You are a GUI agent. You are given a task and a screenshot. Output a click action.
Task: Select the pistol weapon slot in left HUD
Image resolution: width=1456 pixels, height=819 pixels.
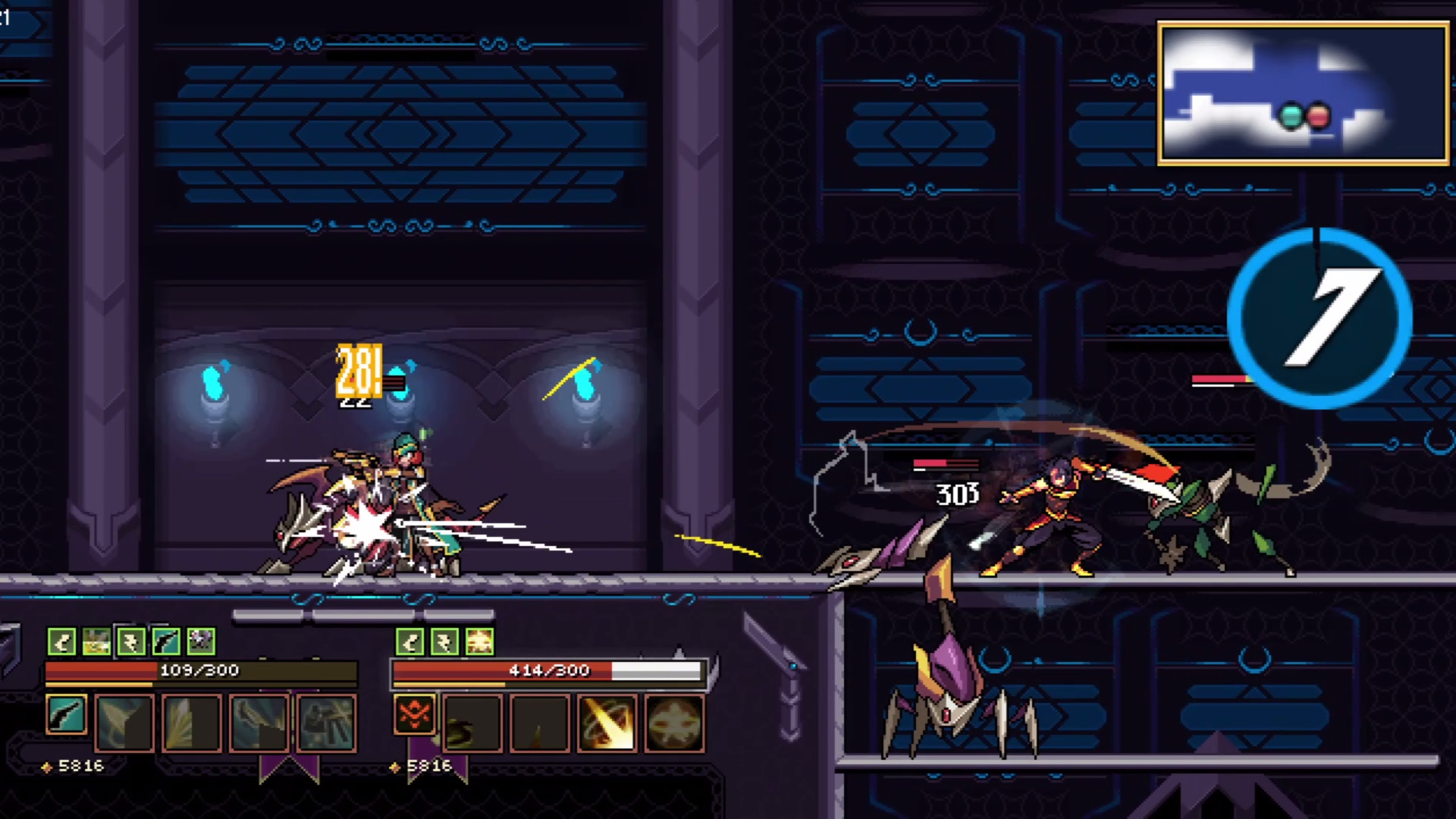(67, 718)
